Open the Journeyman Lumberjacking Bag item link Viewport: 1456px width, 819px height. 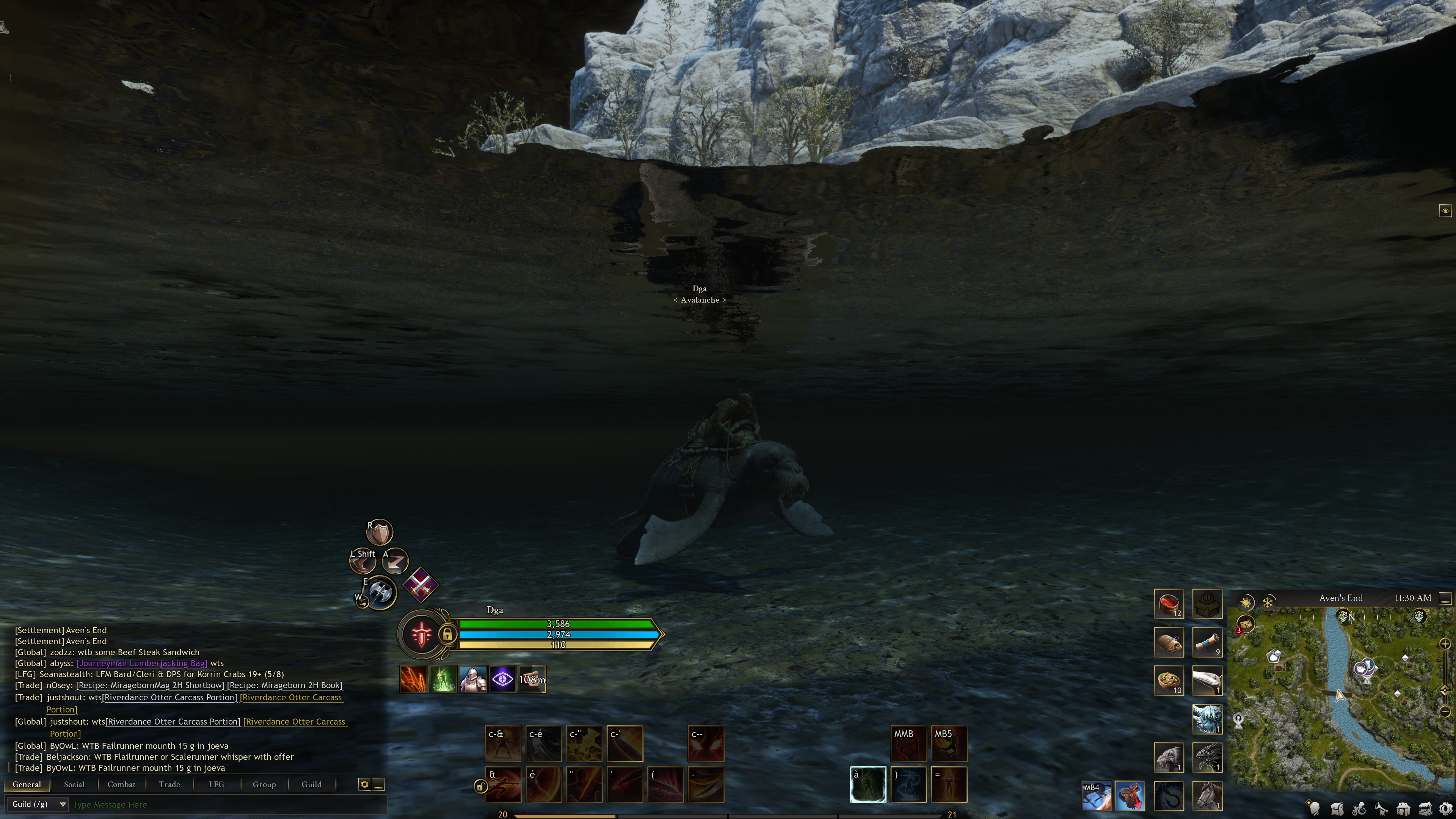pyautogui.click(x=142, y=663)
